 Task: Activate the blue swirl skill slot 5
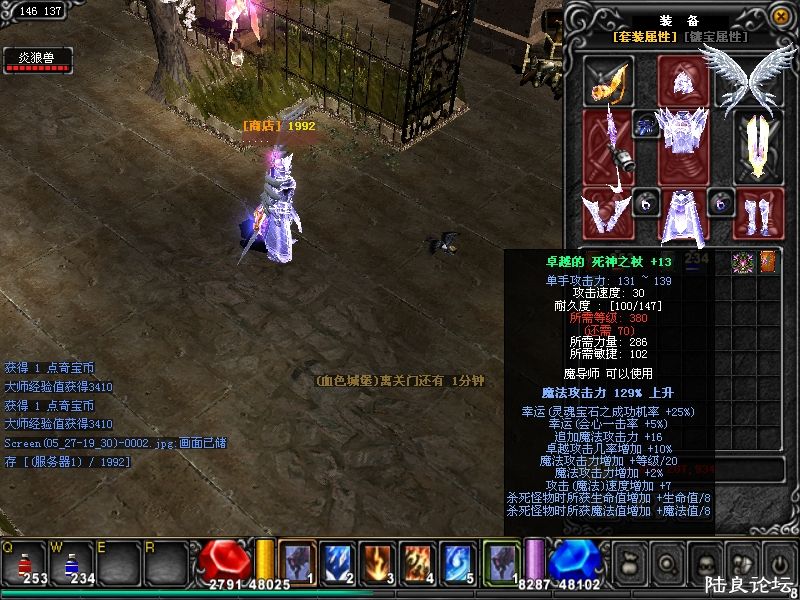point(458,561)
